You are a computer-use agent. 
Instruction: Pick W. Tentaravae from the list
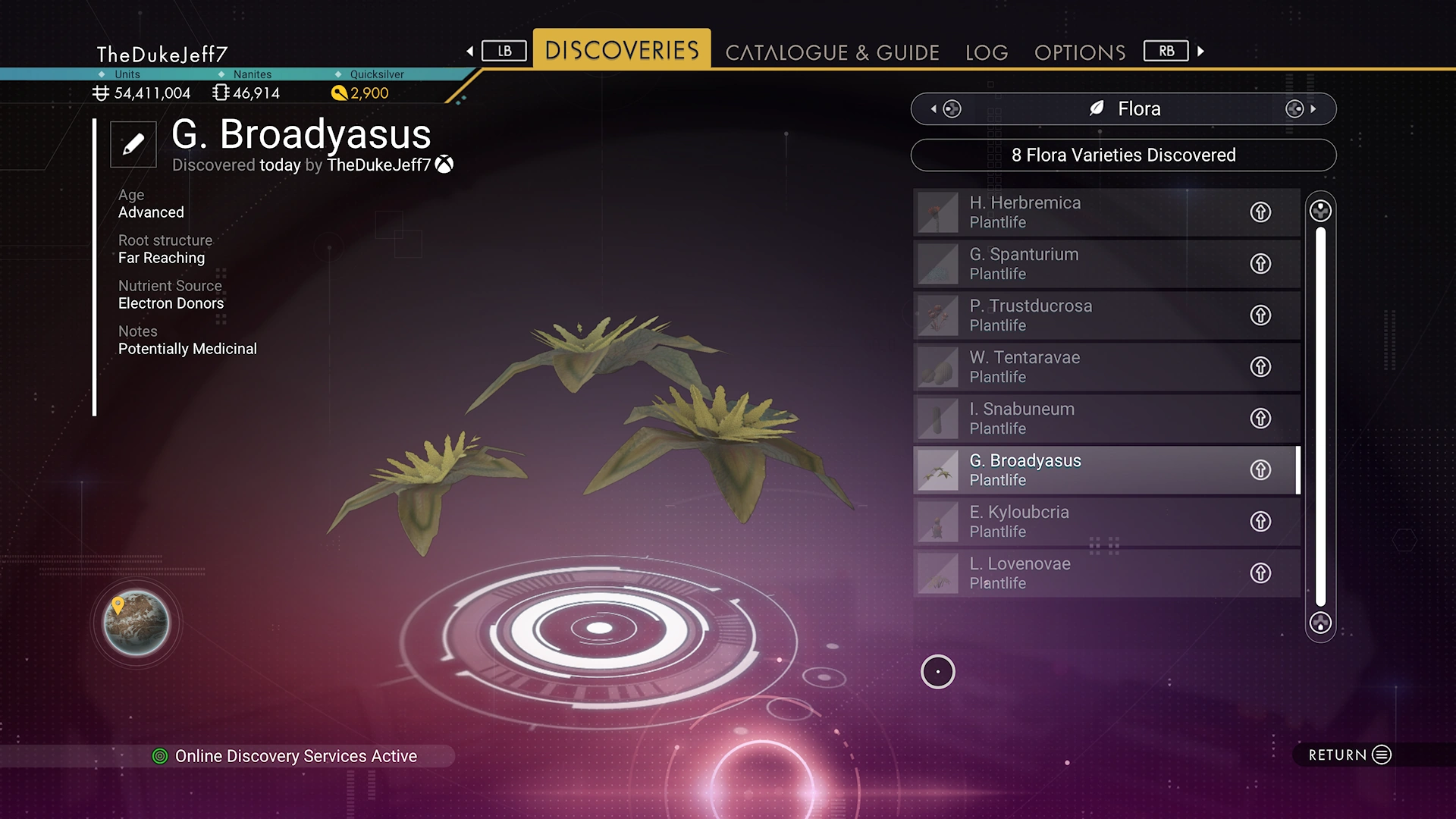pos(1077,367)
